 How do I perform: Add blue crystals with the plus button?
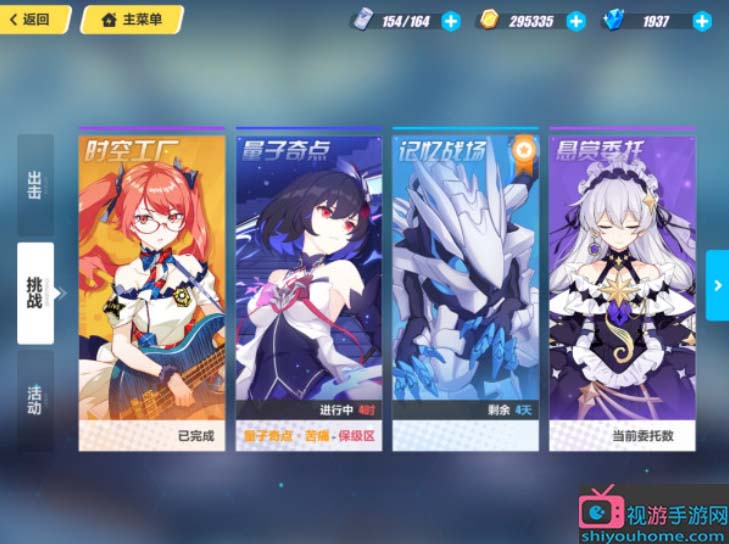tap(702, 21)
